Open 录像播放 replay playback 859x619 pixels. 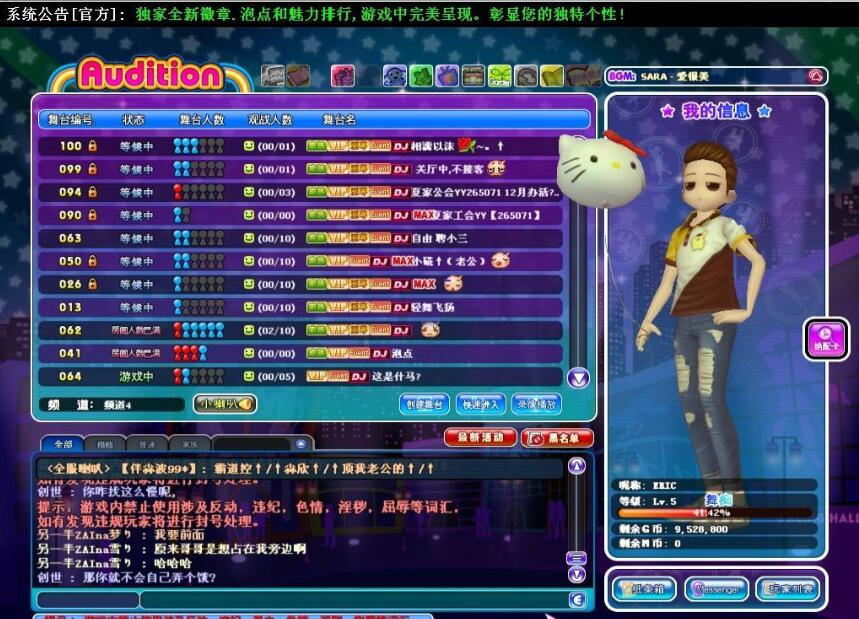537,404
